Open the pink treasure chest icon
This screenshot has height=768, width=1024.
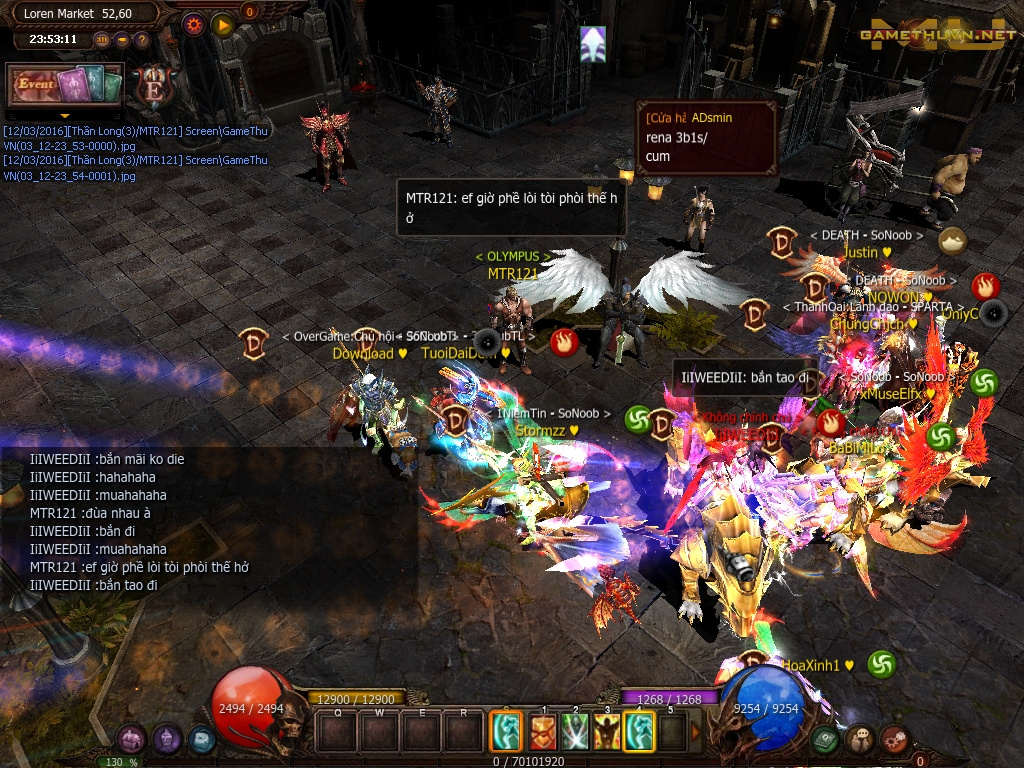[131, 740]
